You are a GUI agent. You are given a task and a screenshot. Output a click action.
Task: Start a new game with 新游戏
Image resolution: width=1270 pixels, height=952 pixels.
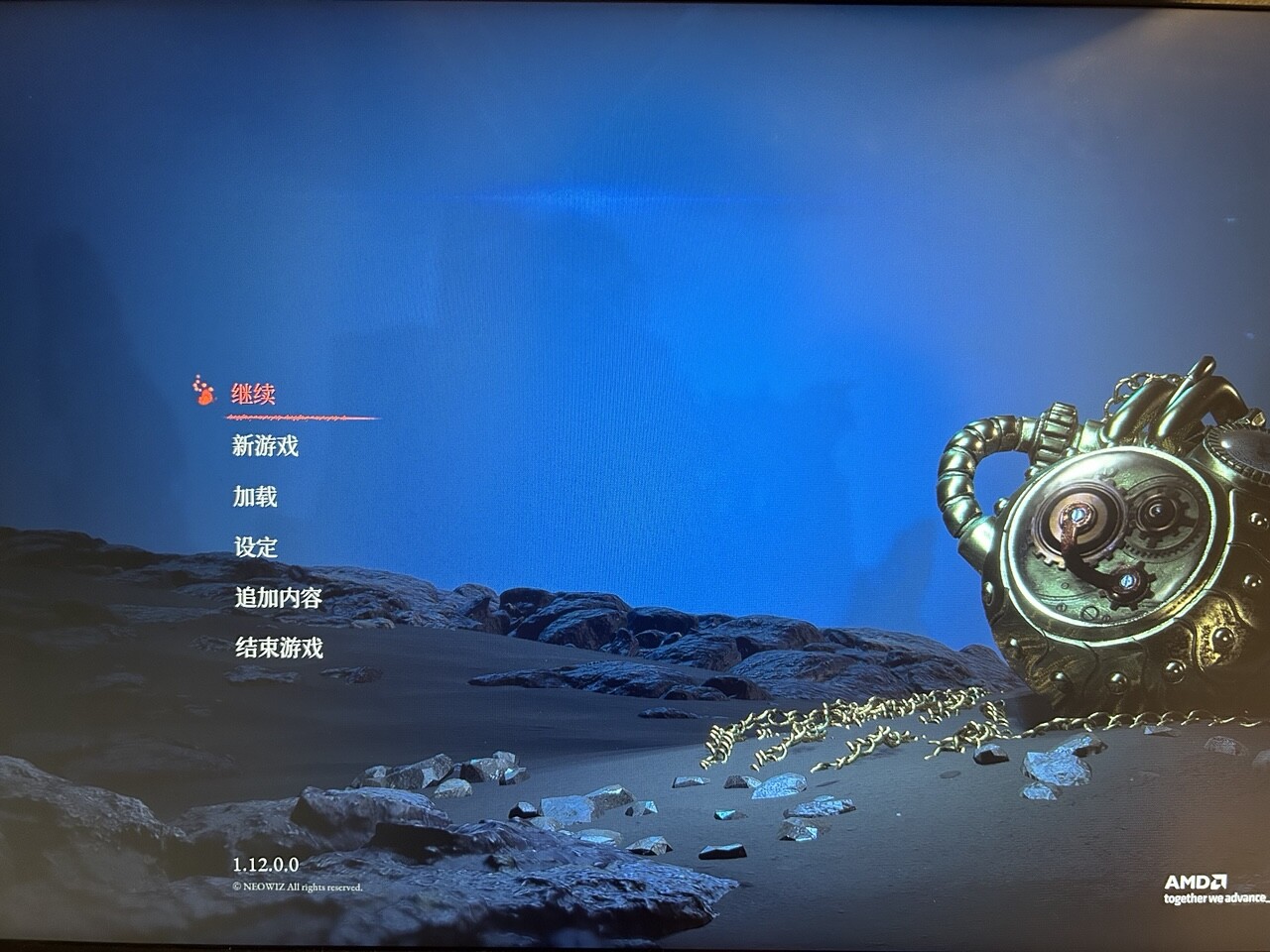pos(265,446)
